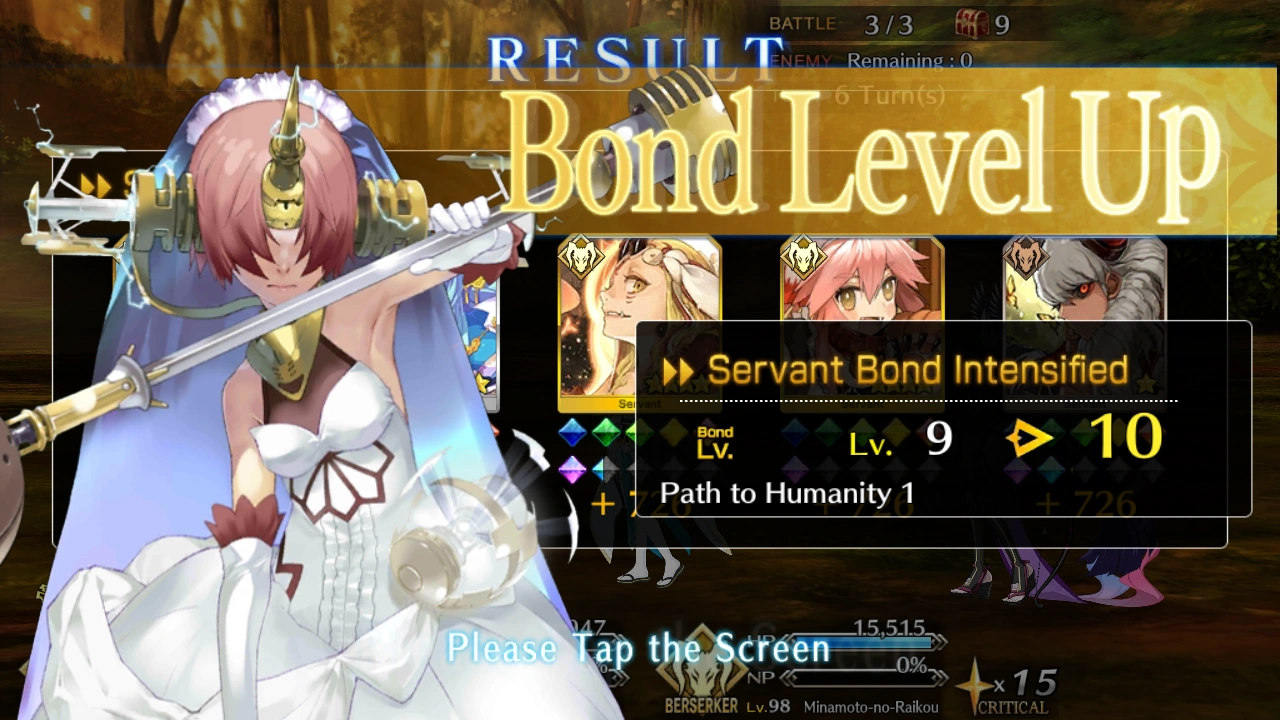Click the class icon on the leftmost servant portrait
This screenshot has height=720, width=1280.
click(584, 257)
